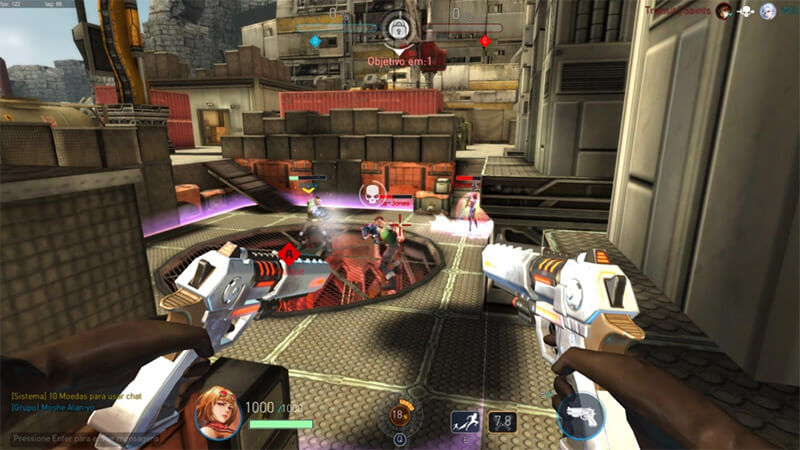Activate the ability with the 18 cooldown
The image size is (800, 450).
click(x=400, y=413)
